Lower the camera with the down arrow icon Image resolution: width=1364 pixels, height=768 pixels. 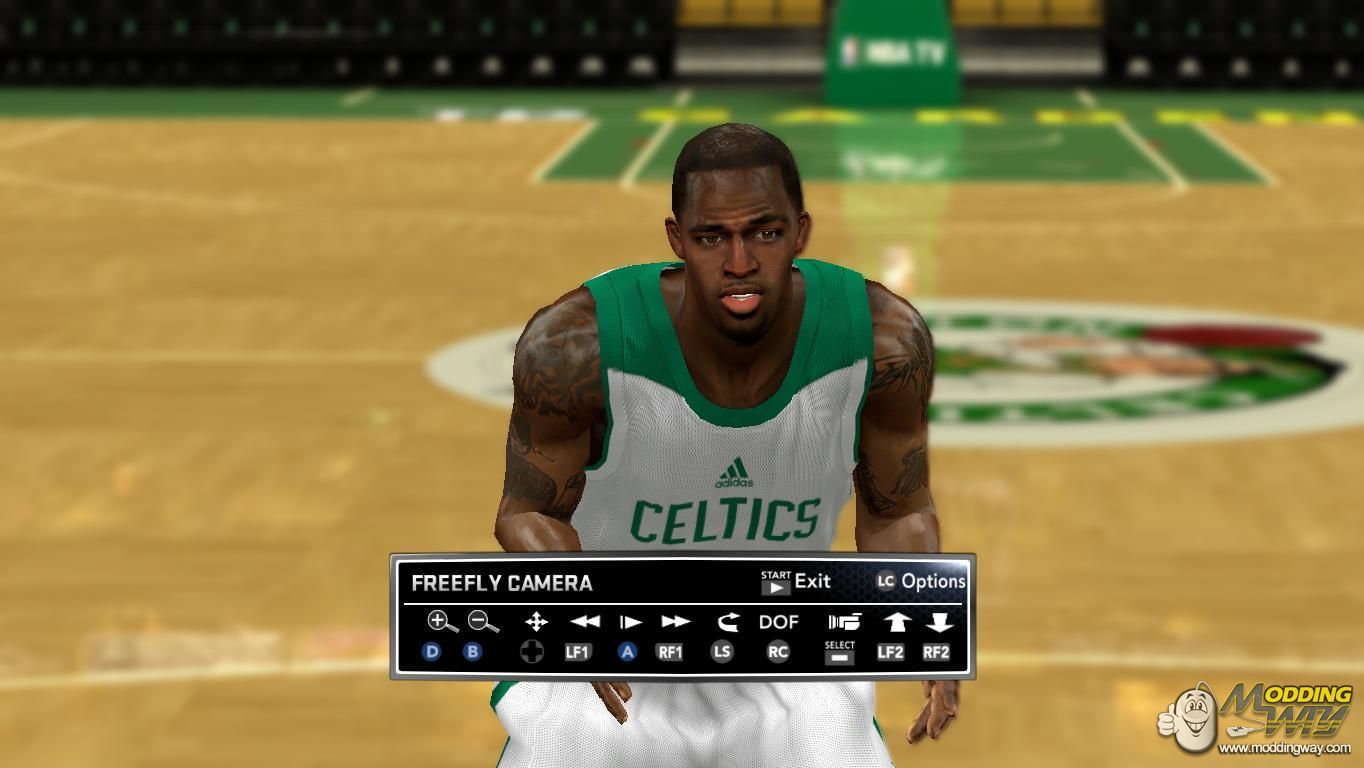pyautogui.click(x=938, y=622)
